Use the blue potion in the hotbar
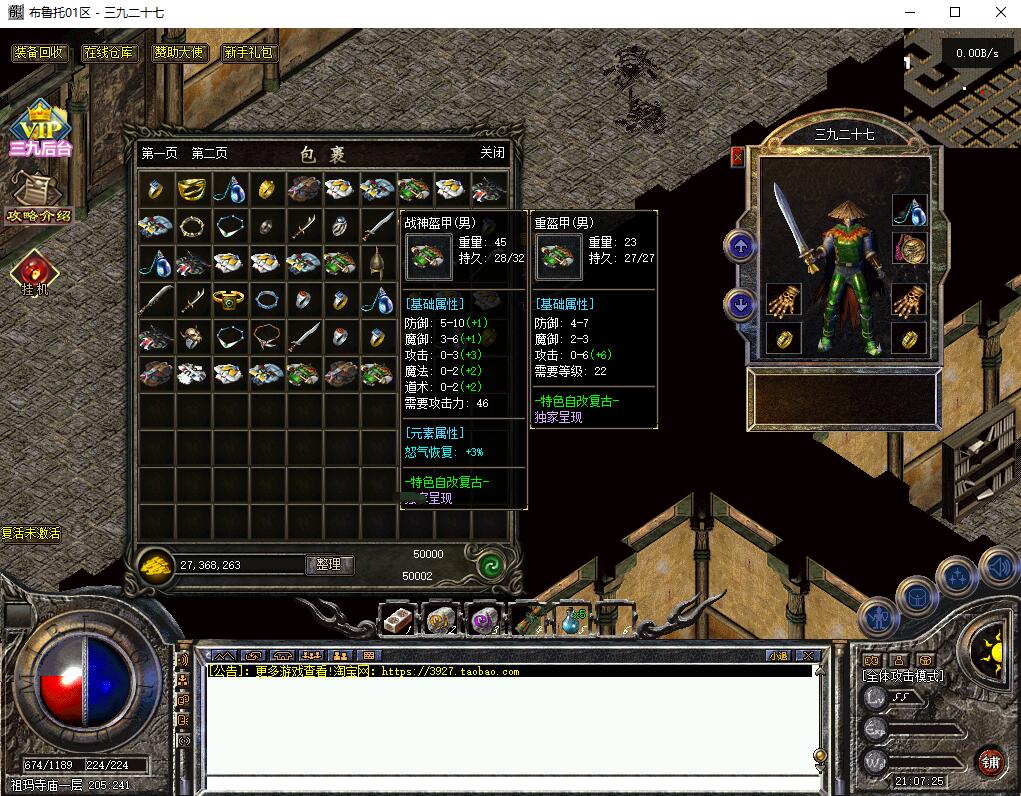Screen dimensions: 1021x796 [569, 620]
